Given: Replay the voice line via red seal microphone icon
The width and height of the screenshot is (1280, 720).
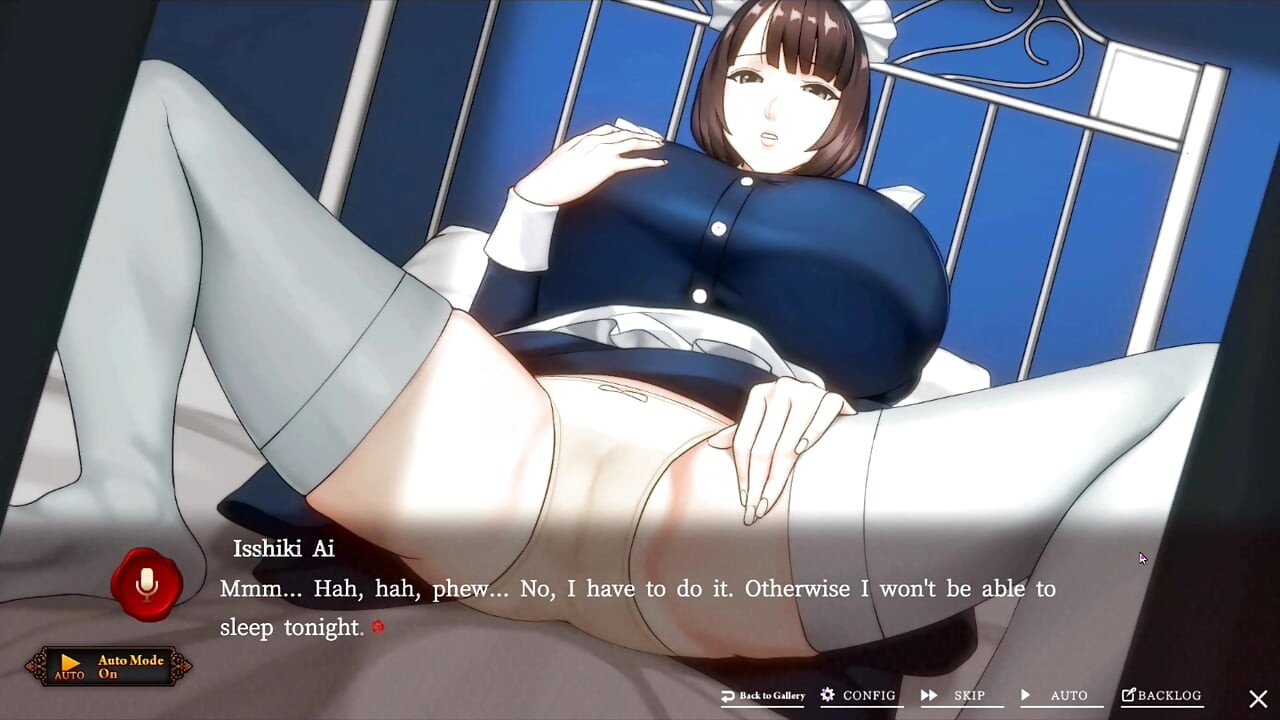Looking at the screenshot, I should coord(146,585).
